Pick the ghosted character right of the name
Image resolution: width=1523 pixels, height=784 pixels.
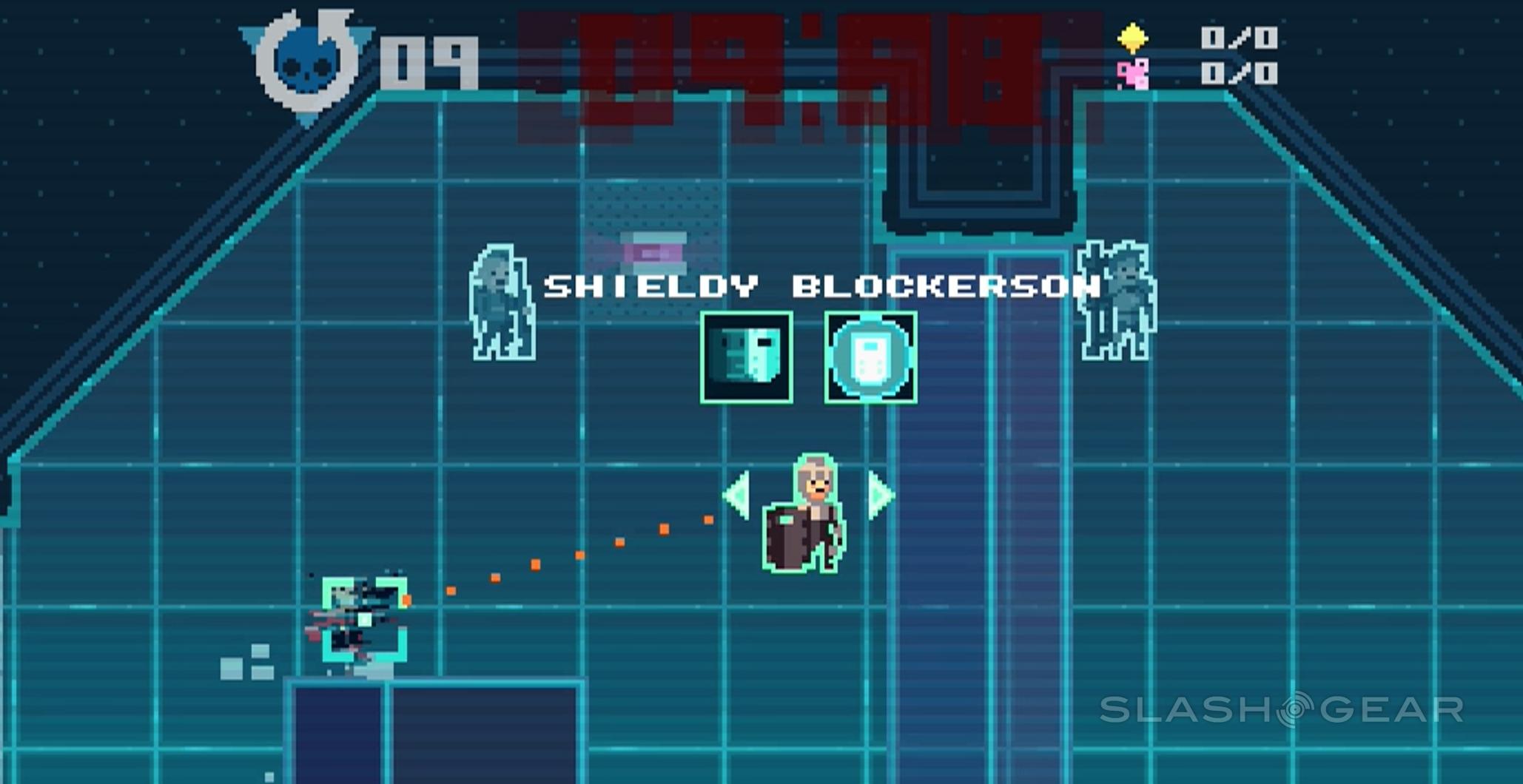(x=1116, y=300)
